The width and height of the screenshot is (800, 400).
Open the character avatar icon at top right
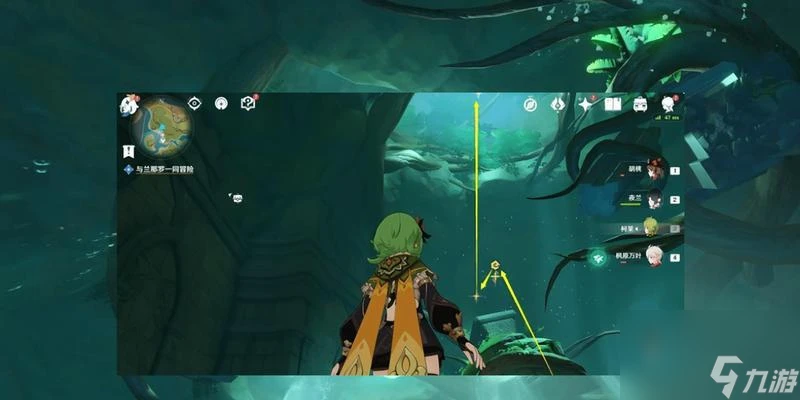[667, 104]
